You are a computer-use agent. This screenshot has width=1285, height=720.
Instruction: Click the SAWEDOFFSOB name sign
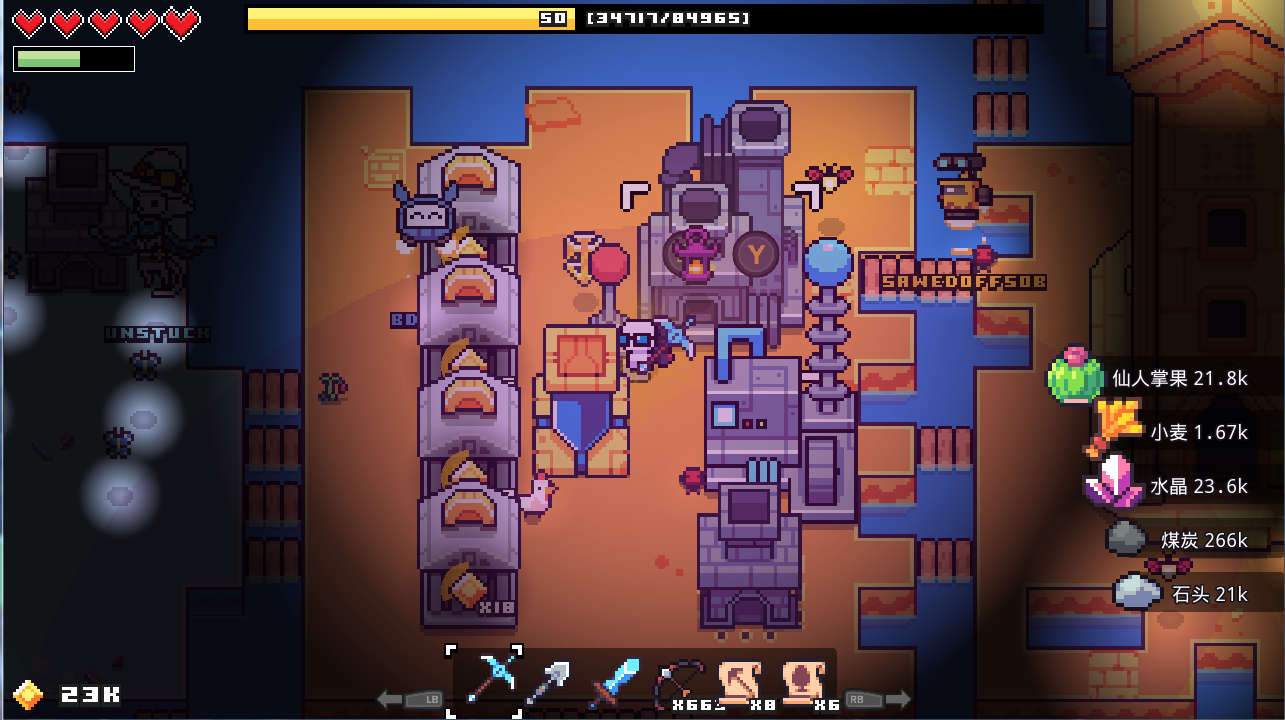point(962,281)
